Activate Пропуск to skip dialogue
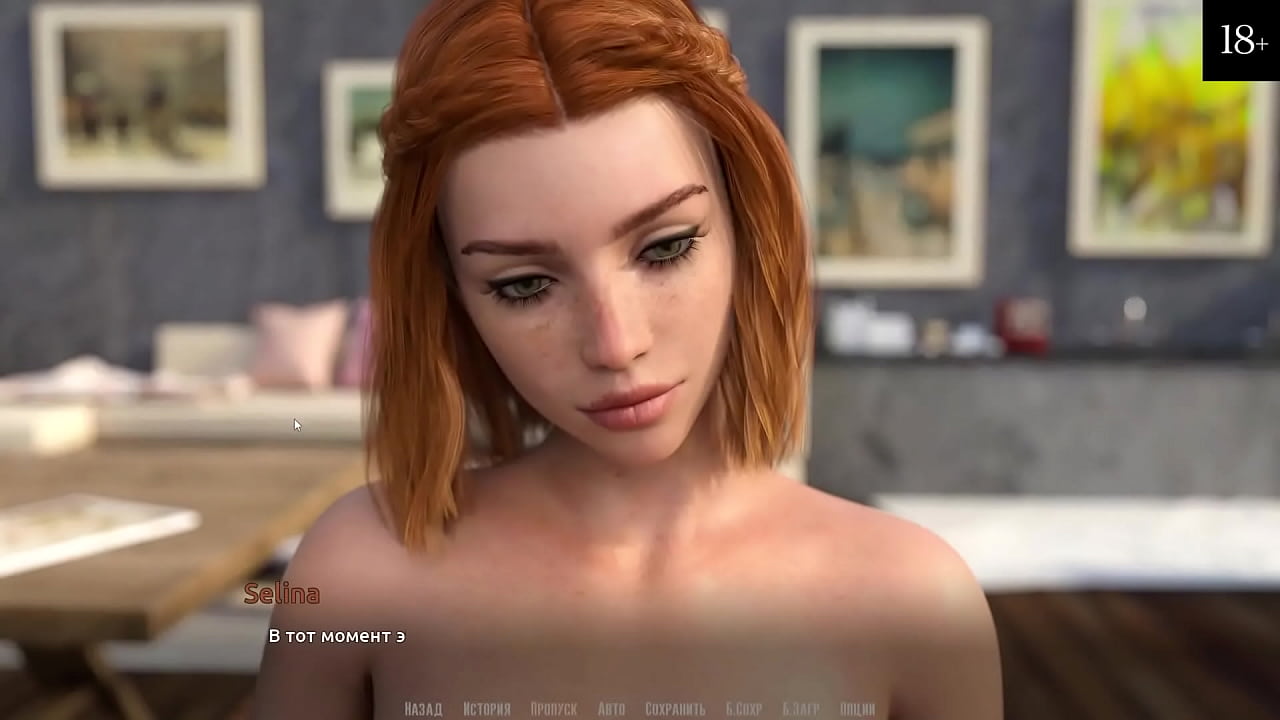 pyautogui.click(x=553, y=709)
